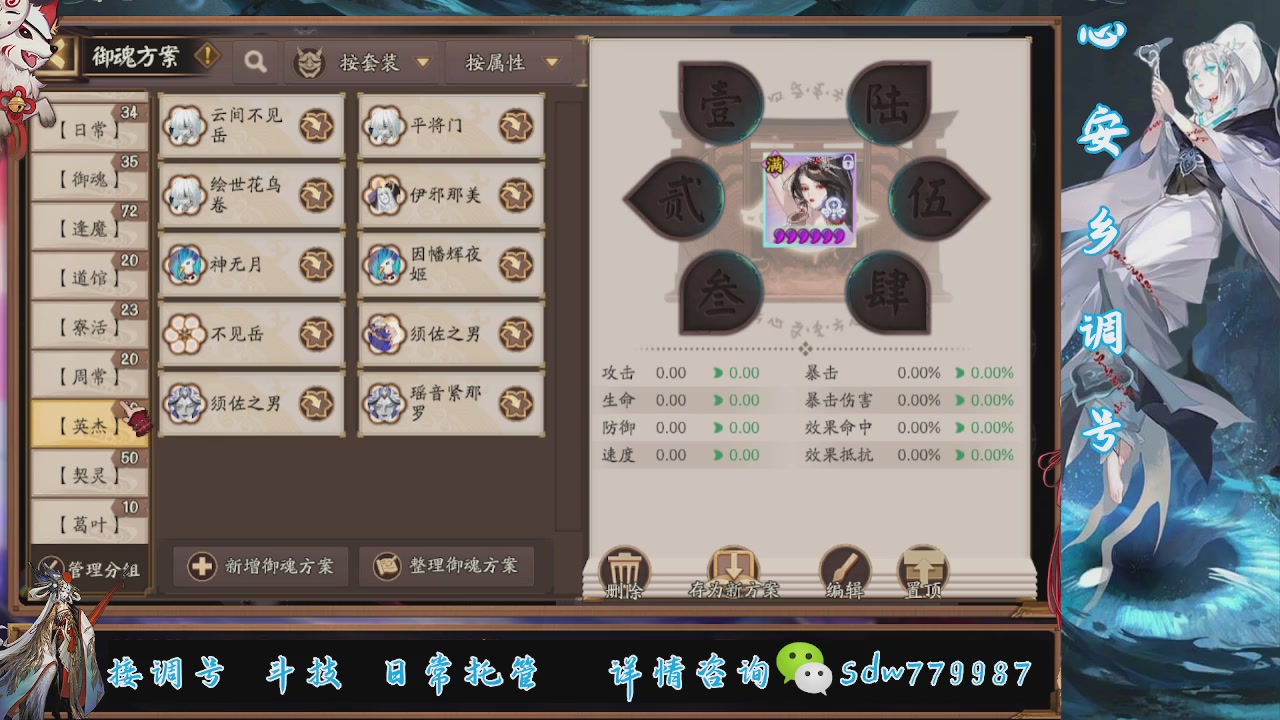Click the exclamation alert beside 御魂方案 title
The height and width of the screenshot is (720, 1280).
[x=207, y=57]
